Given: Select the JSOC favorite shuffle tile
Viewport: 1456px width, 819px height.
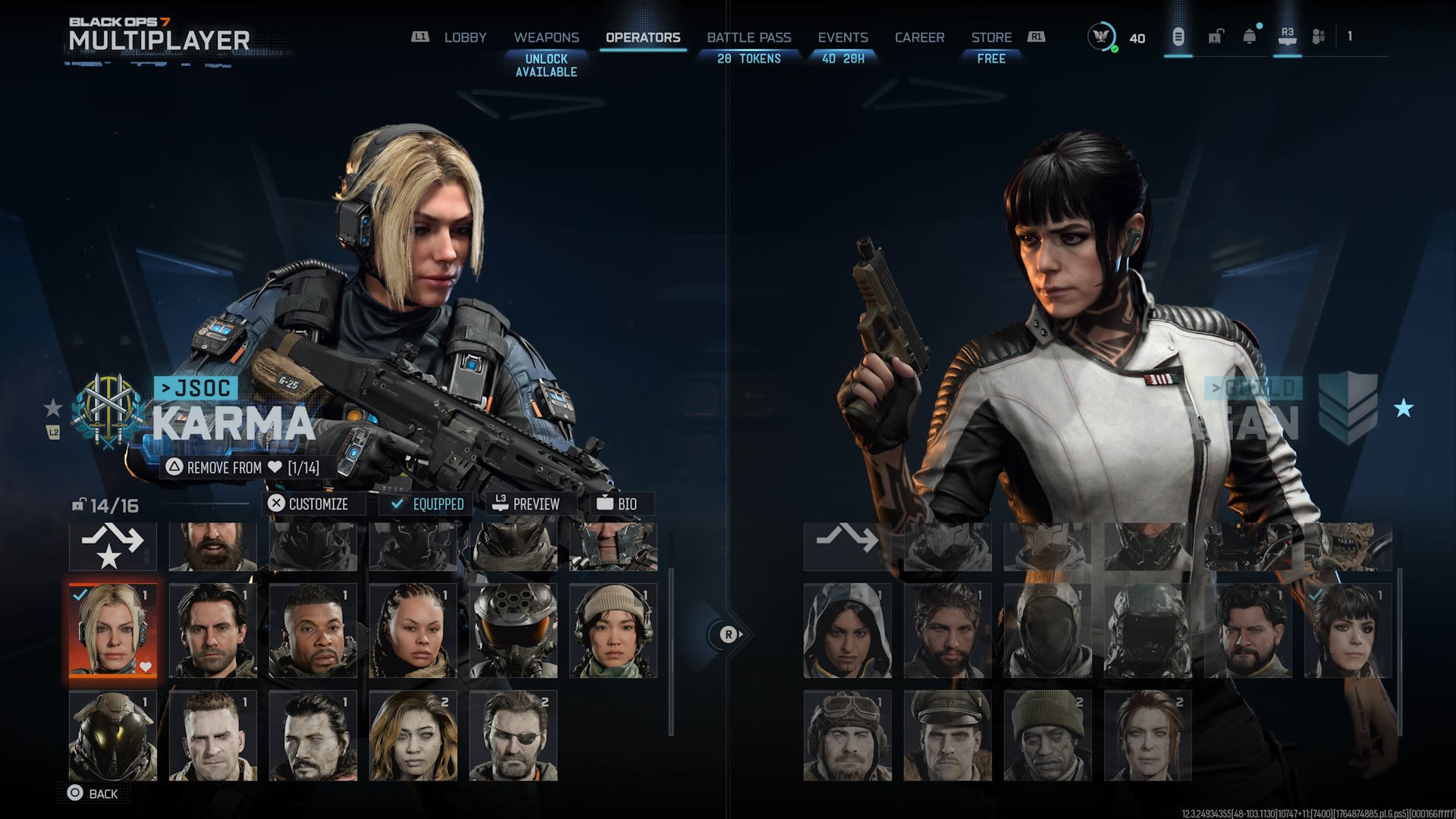Looking at the screenshot, I should coord(113,546).
